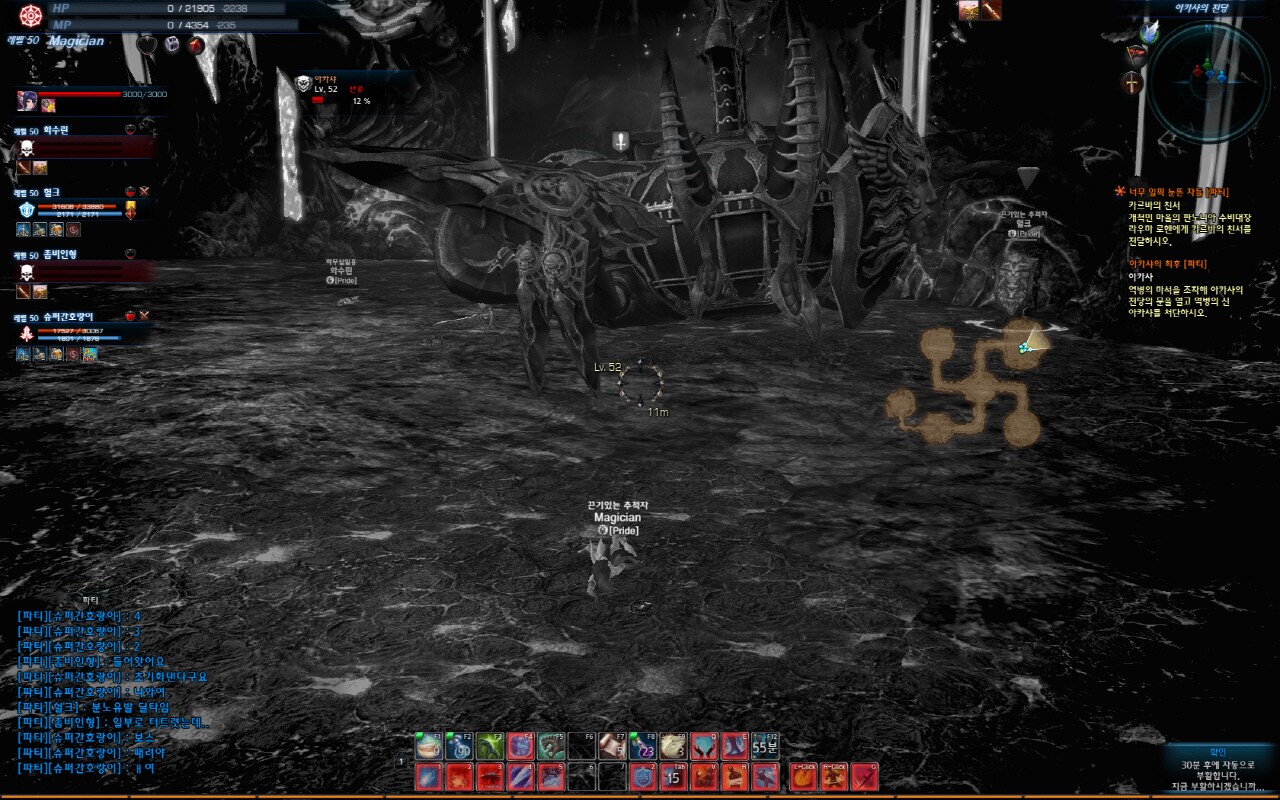The width and height of the screenshot is (1280, 800).
Task: Click the sword icon beside minimap
Action: click(1132, 83)
